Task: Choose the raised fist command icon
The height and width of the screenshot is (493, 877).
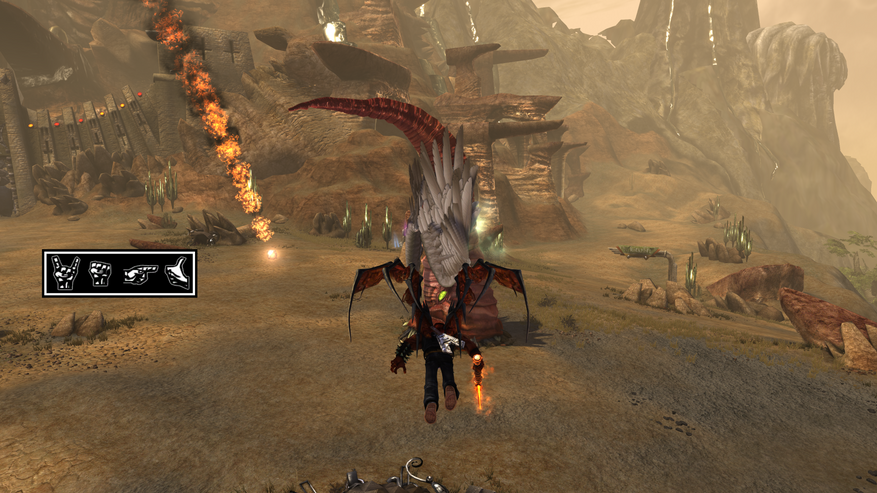Action: 100,273
